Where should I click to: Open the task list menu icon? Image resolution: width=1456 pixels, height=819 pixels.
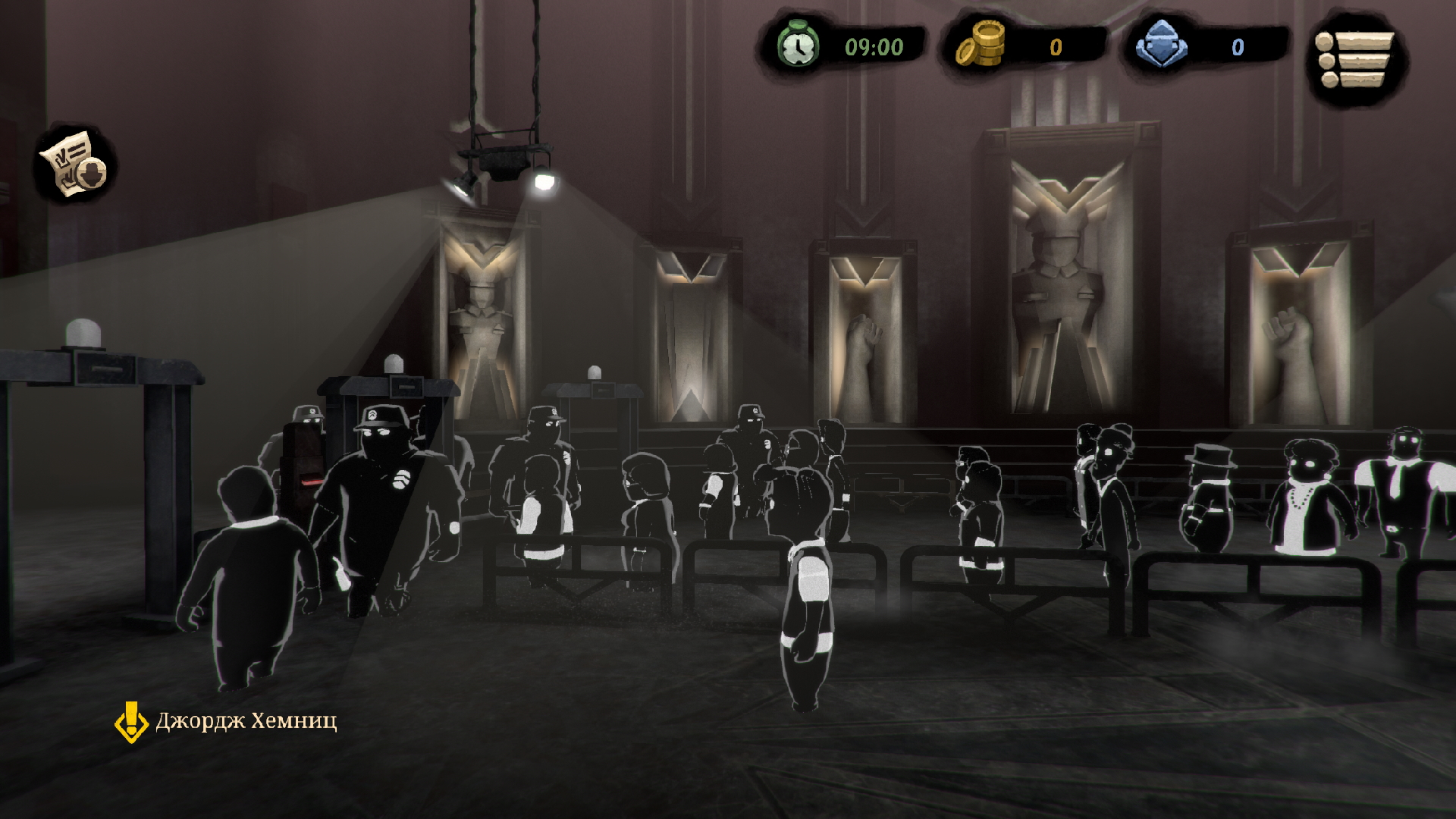coord(1357,59)
